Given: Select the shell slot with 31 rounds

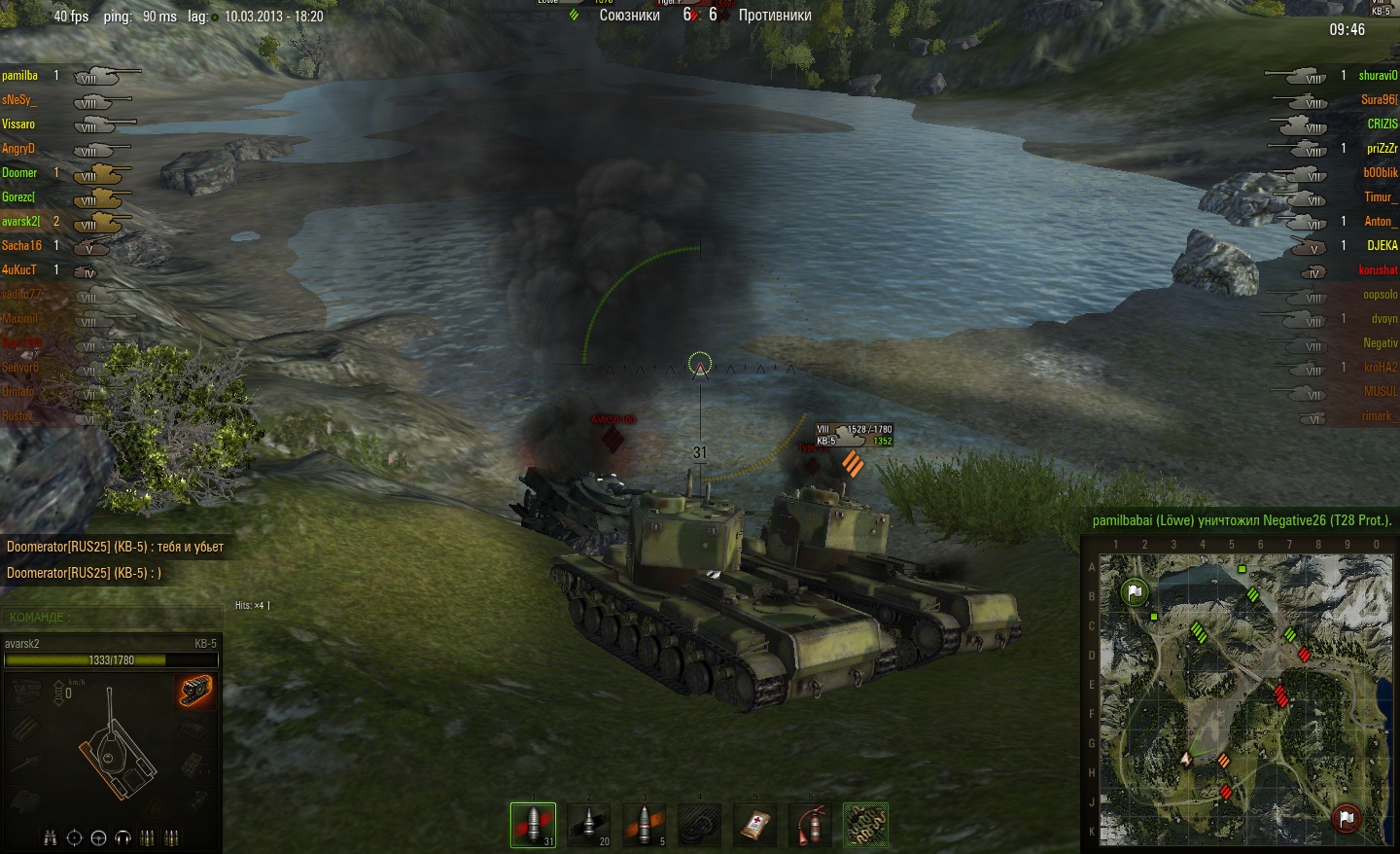Looking at the screenshot, I should pos(533,825).
